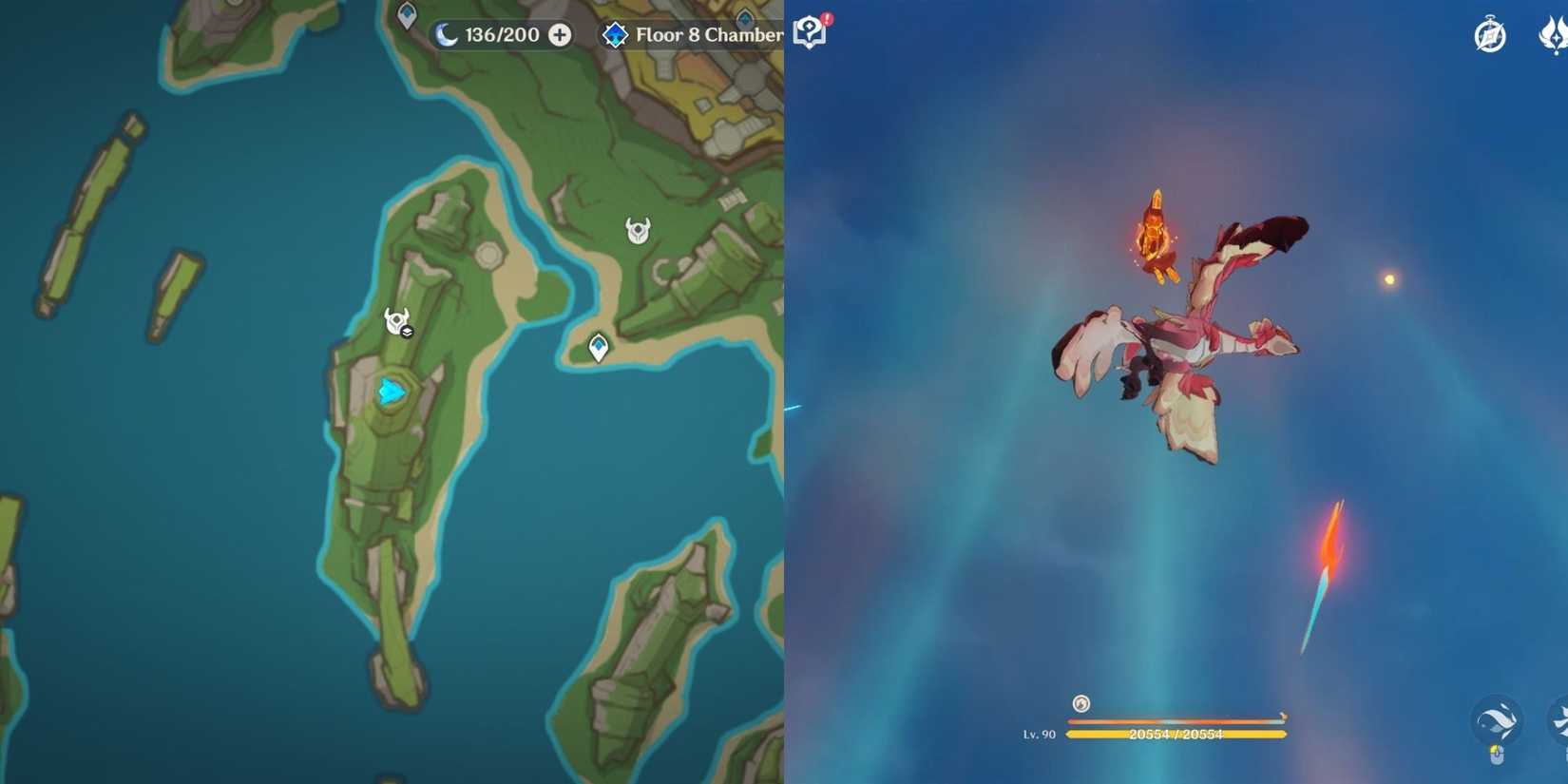Click the moon-shaped resin icon
Image resolution: width=1568 pixels, height=784 pixels.
pos(443,34)
